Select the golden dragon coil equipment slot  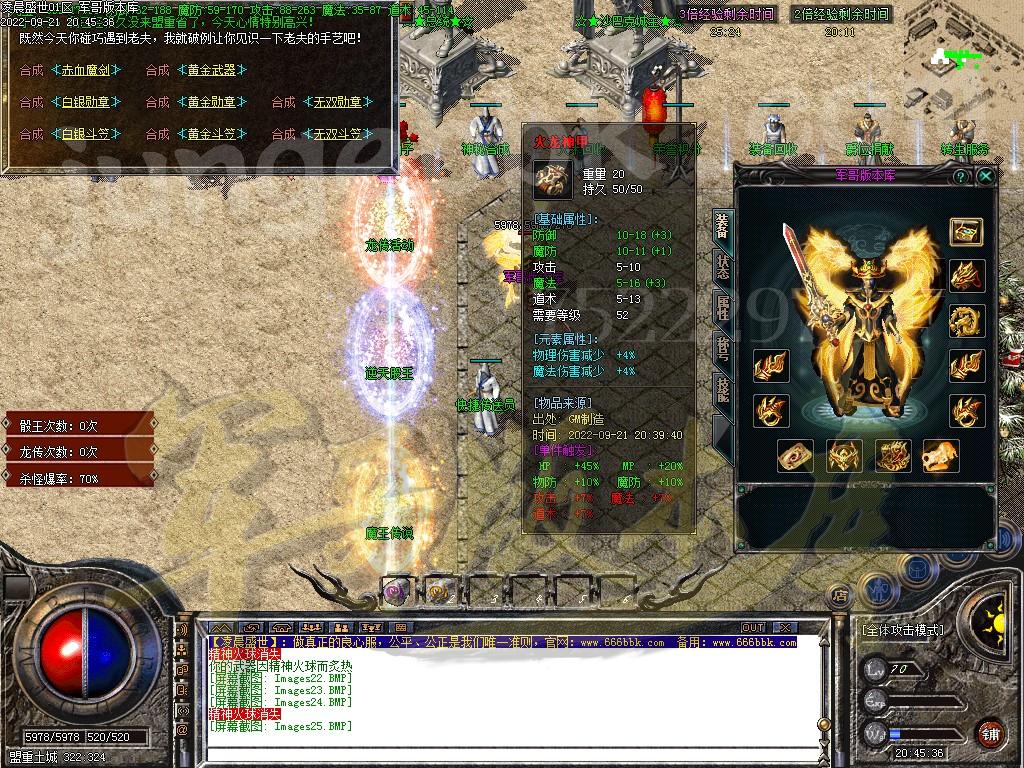966,321
